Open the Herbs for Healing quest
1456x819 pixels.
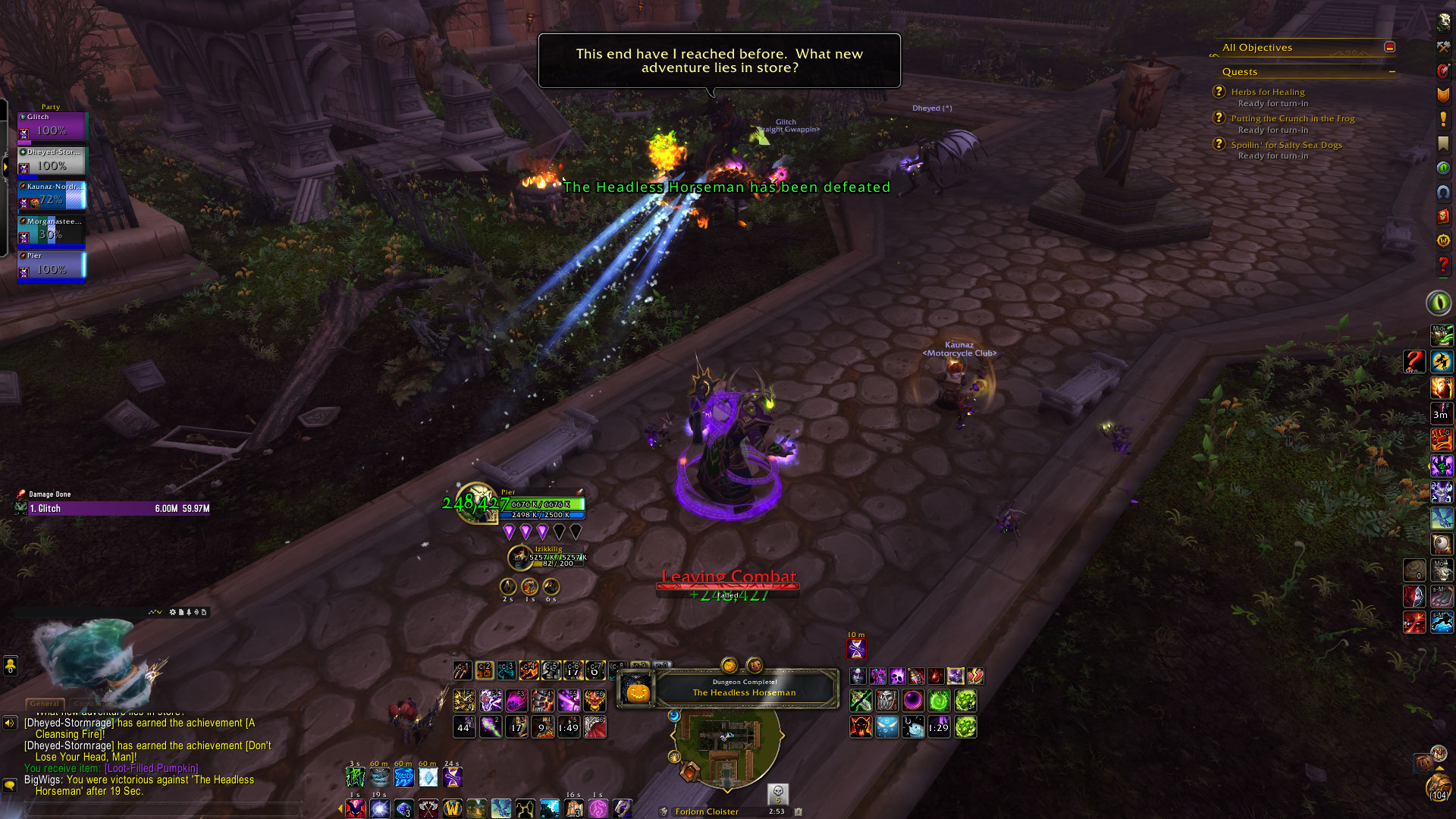tap(1267, 92)
